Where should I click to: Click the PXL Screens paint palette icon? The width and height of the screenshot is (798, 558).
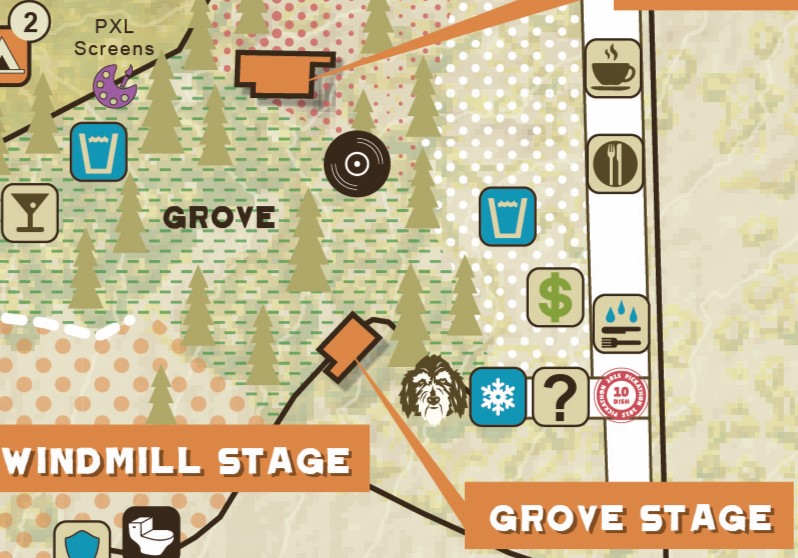[115, 85]
